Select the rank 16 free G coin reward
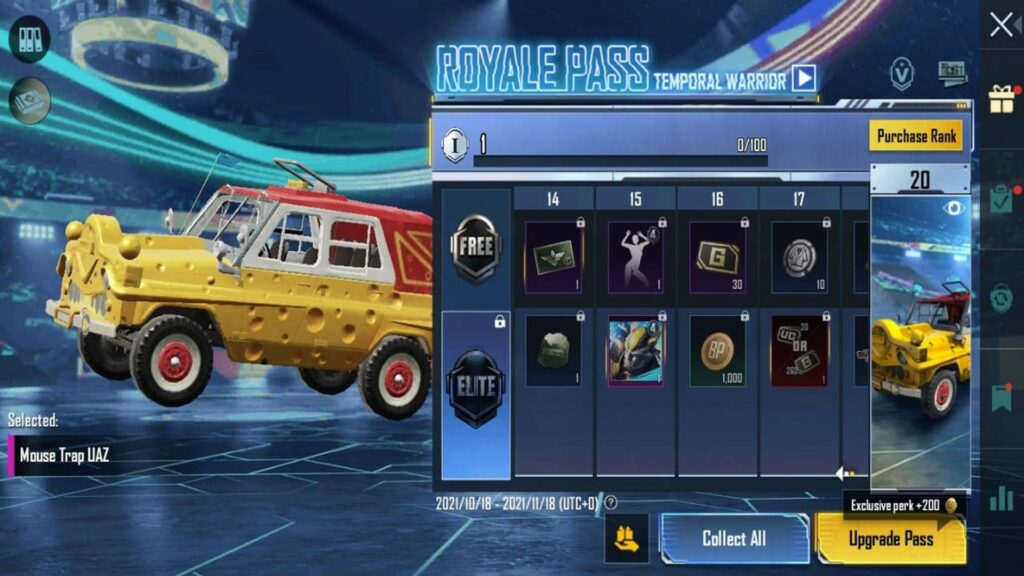The height and width of the screenshot is (576, 1024). pos(717,257)
